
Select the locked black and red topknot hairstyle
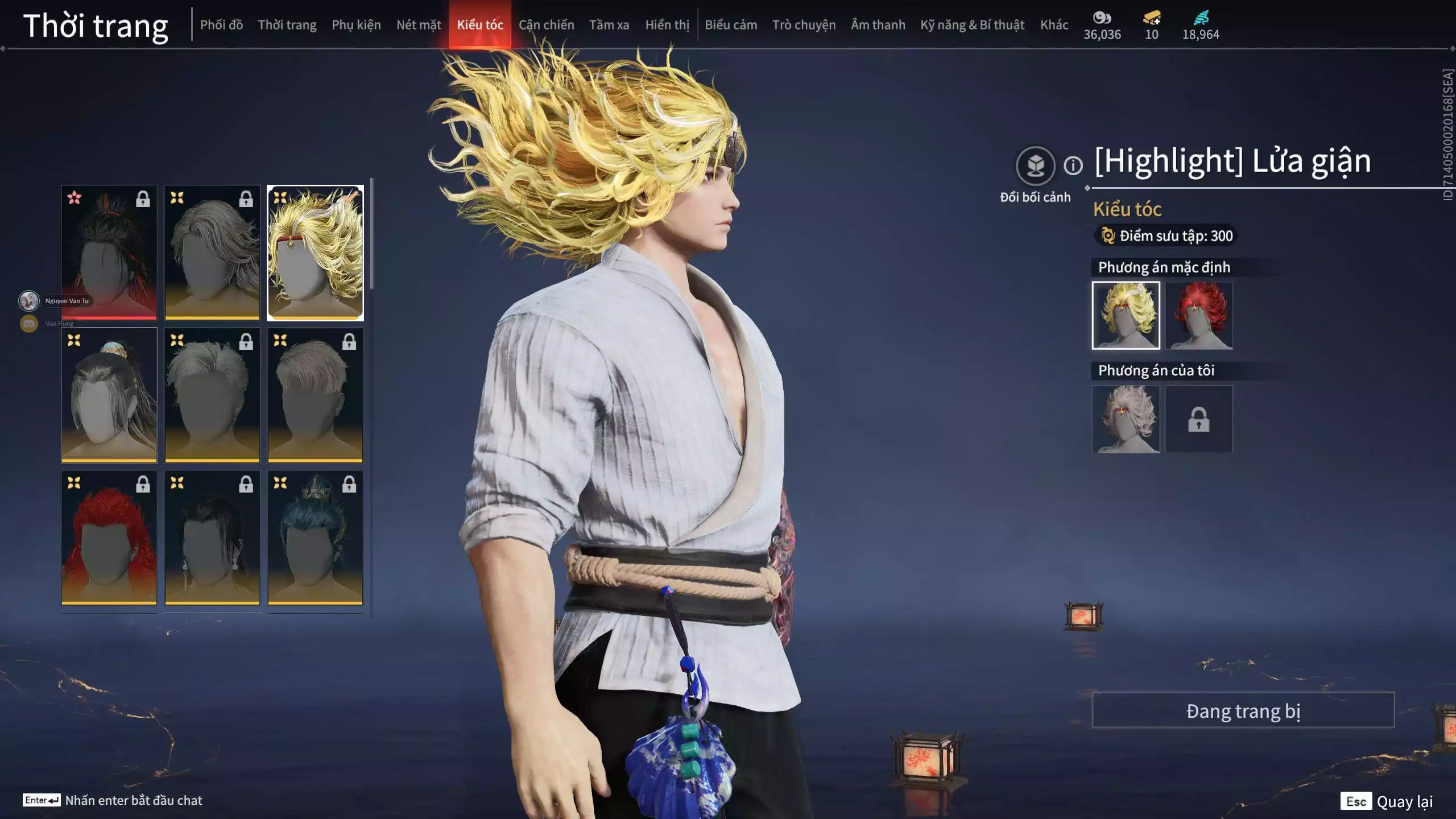pyautogui.click(x=109, y=253)
